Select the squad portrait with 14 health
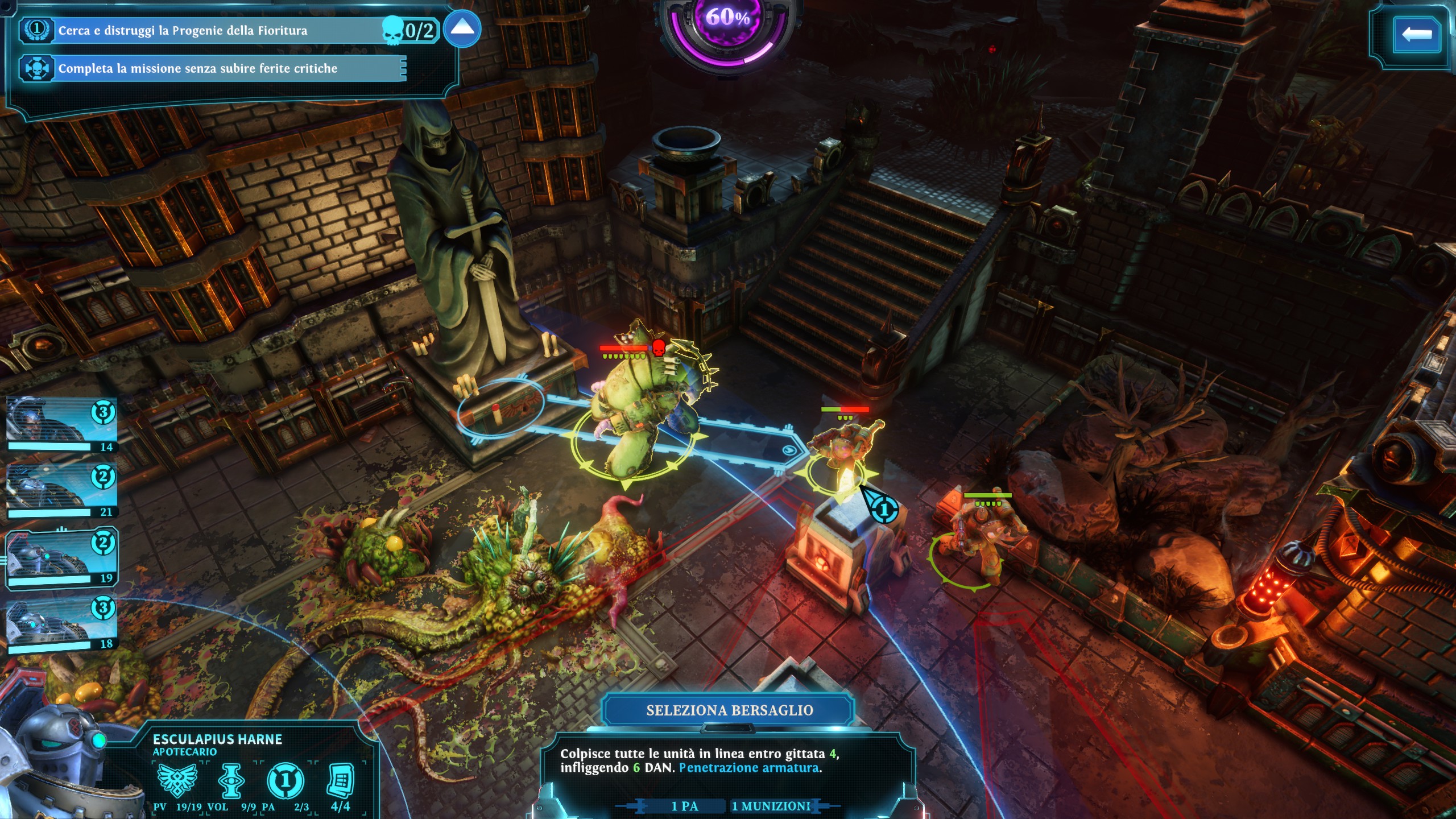The width and height of the screenshot is (1456, 819). point(61,424)
